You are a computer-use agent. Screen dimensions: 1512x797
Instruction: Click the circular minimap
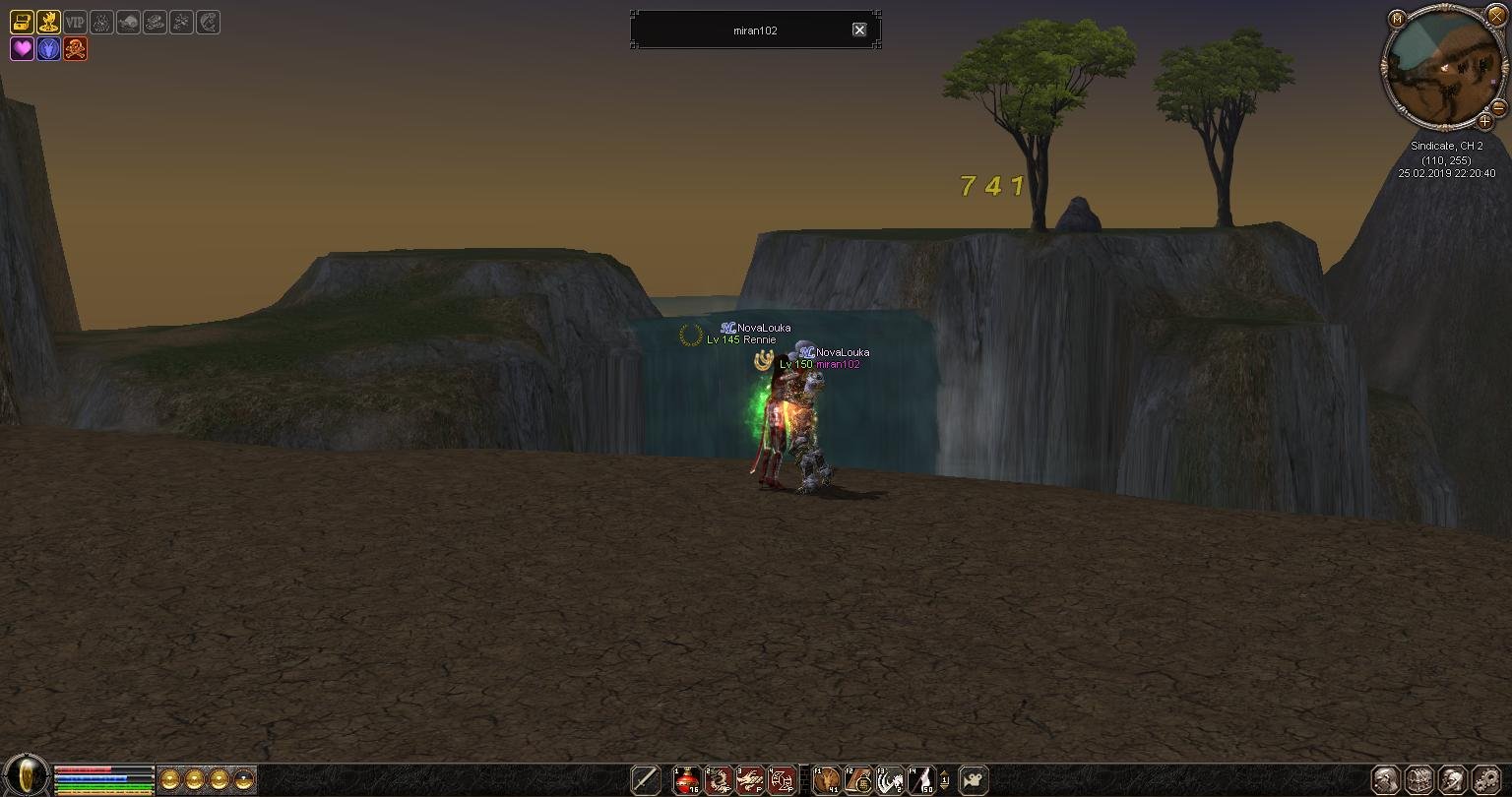point(1442,69)
